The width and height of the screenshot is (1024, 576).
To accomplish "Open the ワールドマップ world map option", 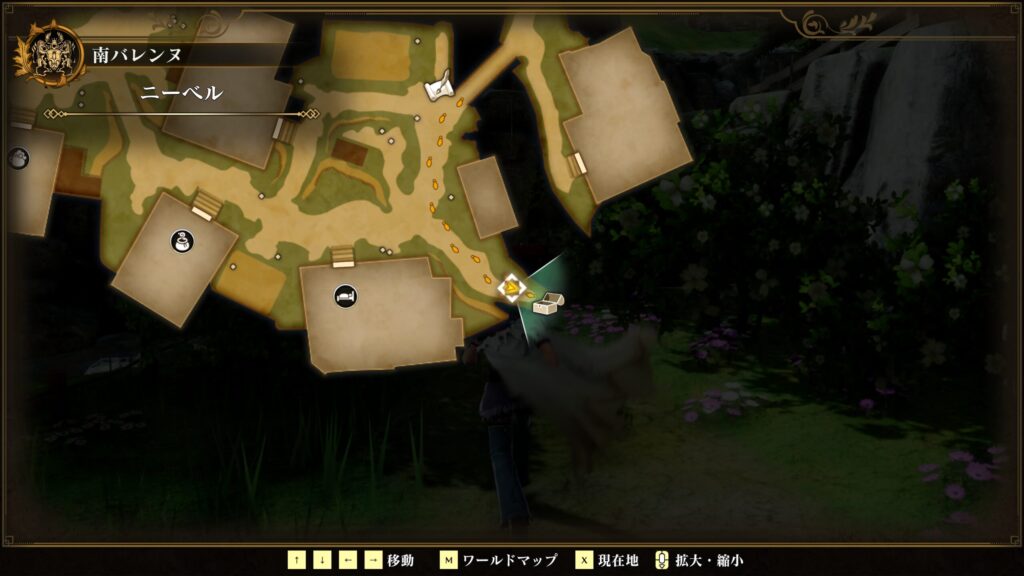I will (x=500, y=560).
